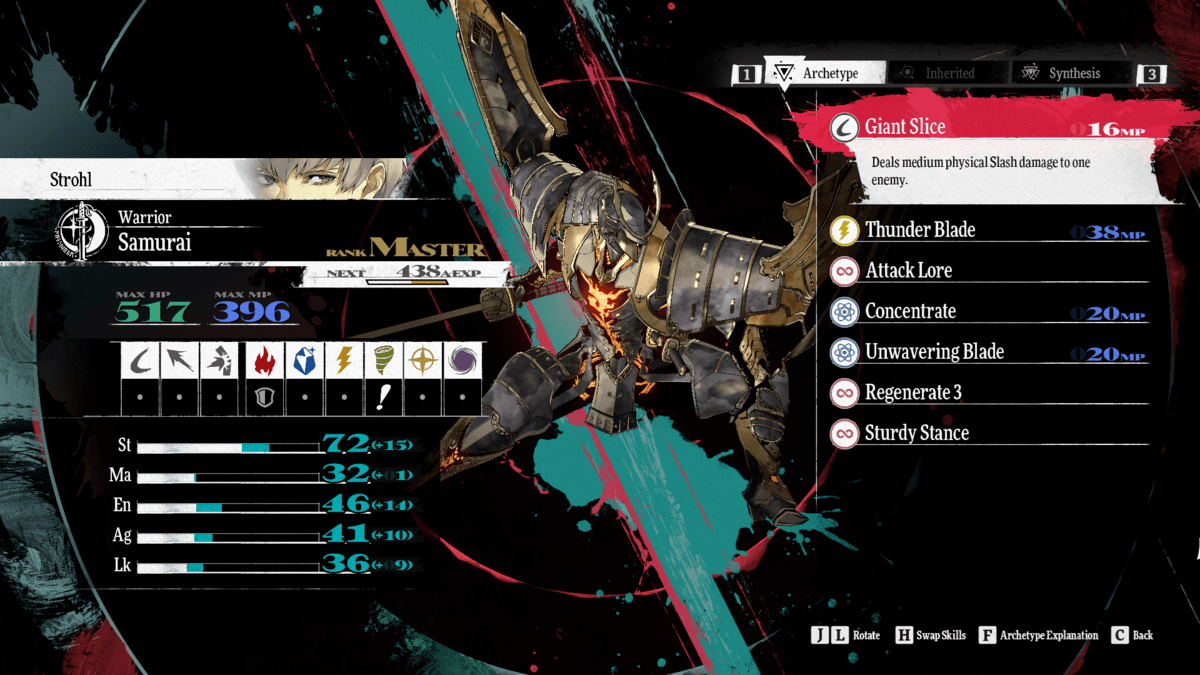Click the Swap Skills option
Image resolution: width=1200 pixels, height=675 pixels.
pyautogui.click(x=932, y=635)
